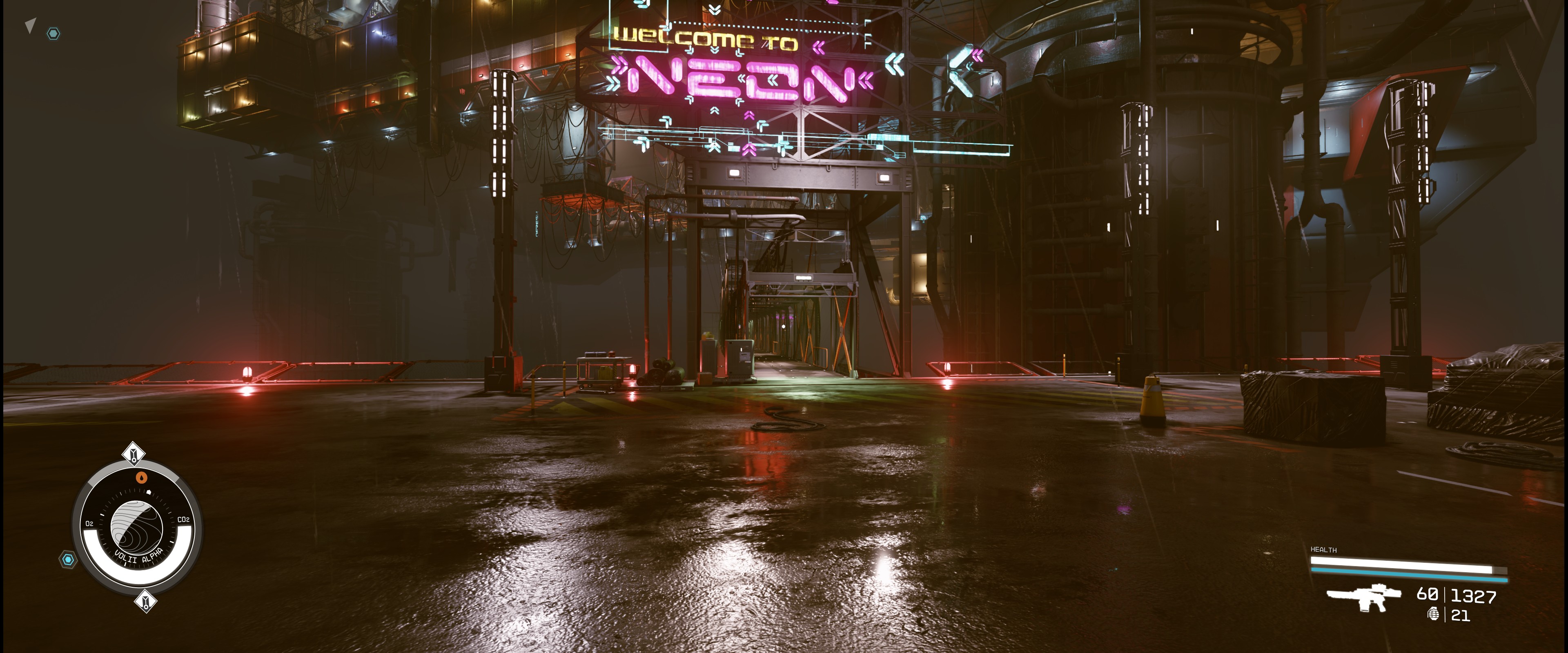The height and width of the screenshot is (653, 1568).
Task: Select the orange droplet icon on the compass
Action: 142,478
